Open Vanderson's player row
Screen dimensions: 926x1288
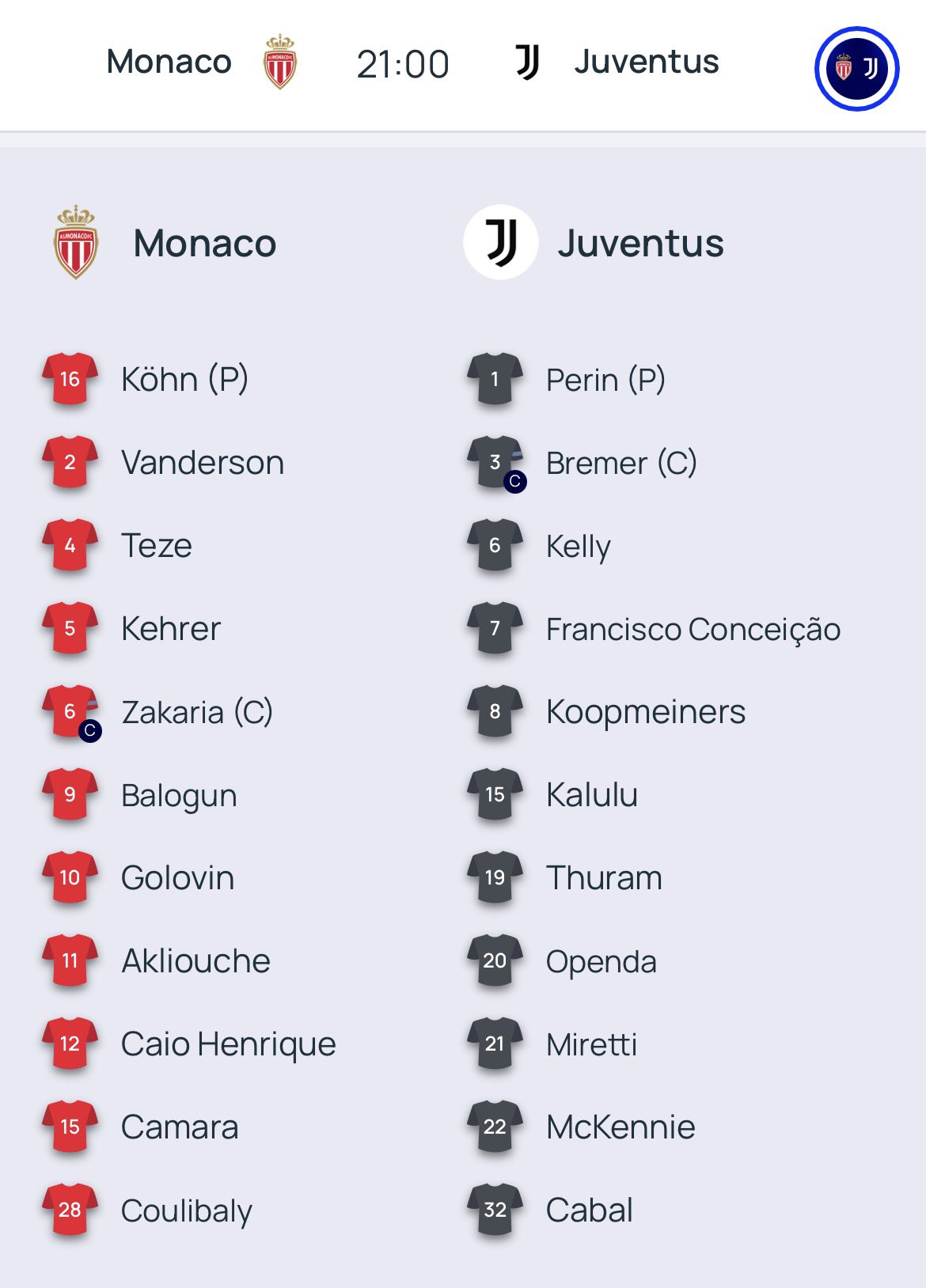click(x=202, y=463)
